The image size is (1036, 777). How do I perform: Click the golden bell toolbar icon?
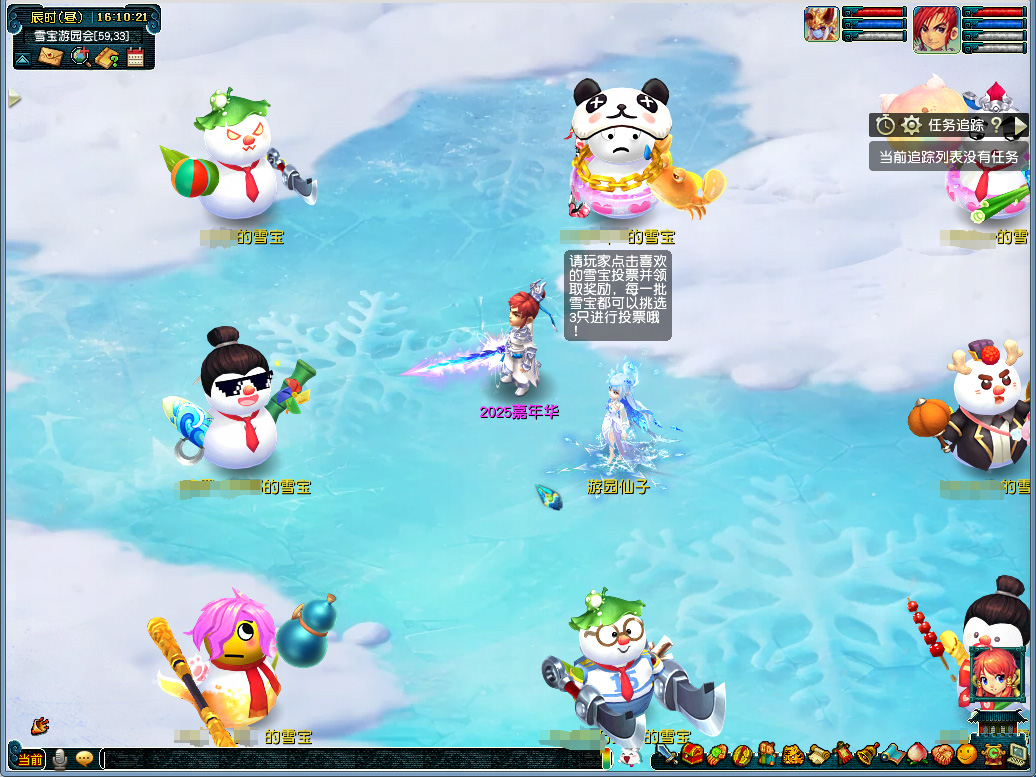(866, 755)
